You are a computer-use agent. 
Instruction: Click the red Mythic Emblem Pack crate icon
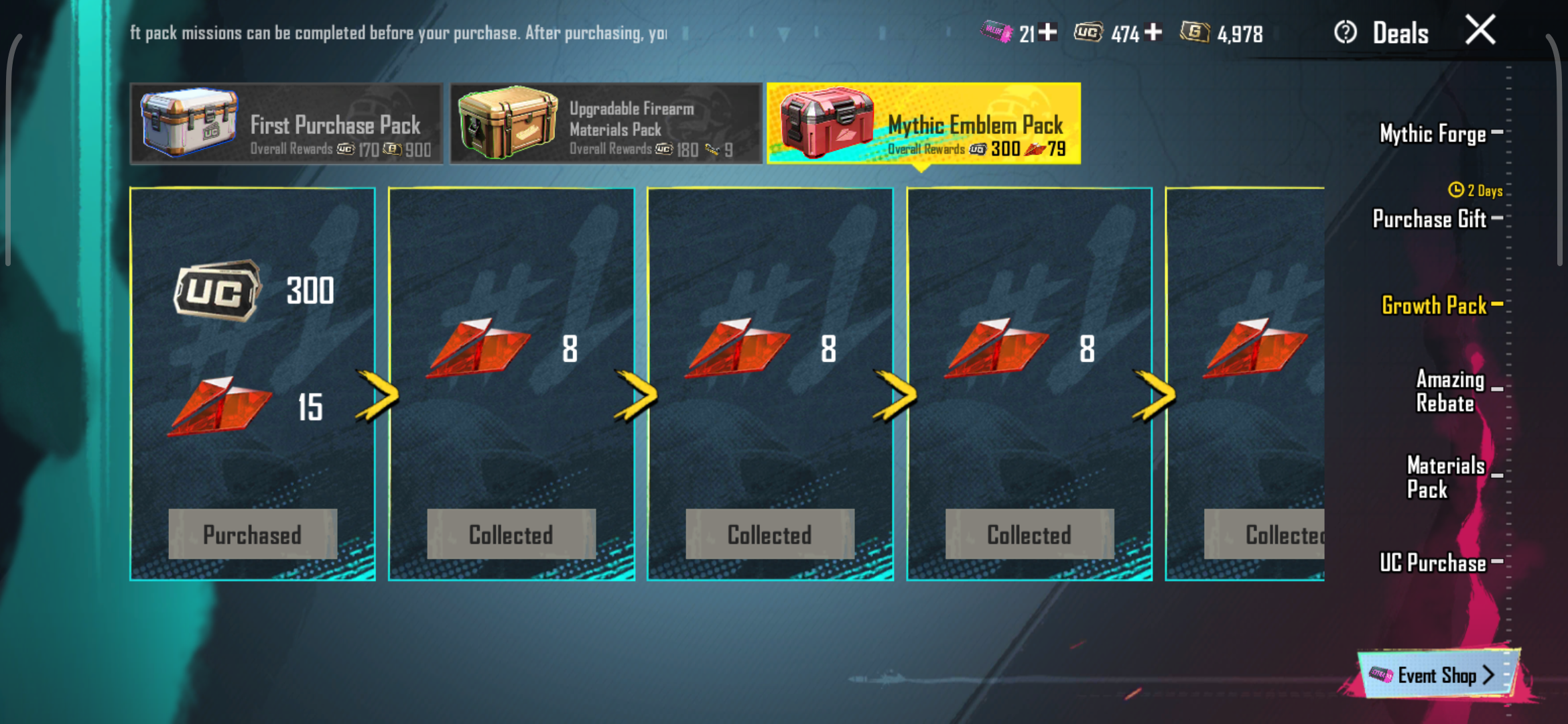(x=828, y=124)
